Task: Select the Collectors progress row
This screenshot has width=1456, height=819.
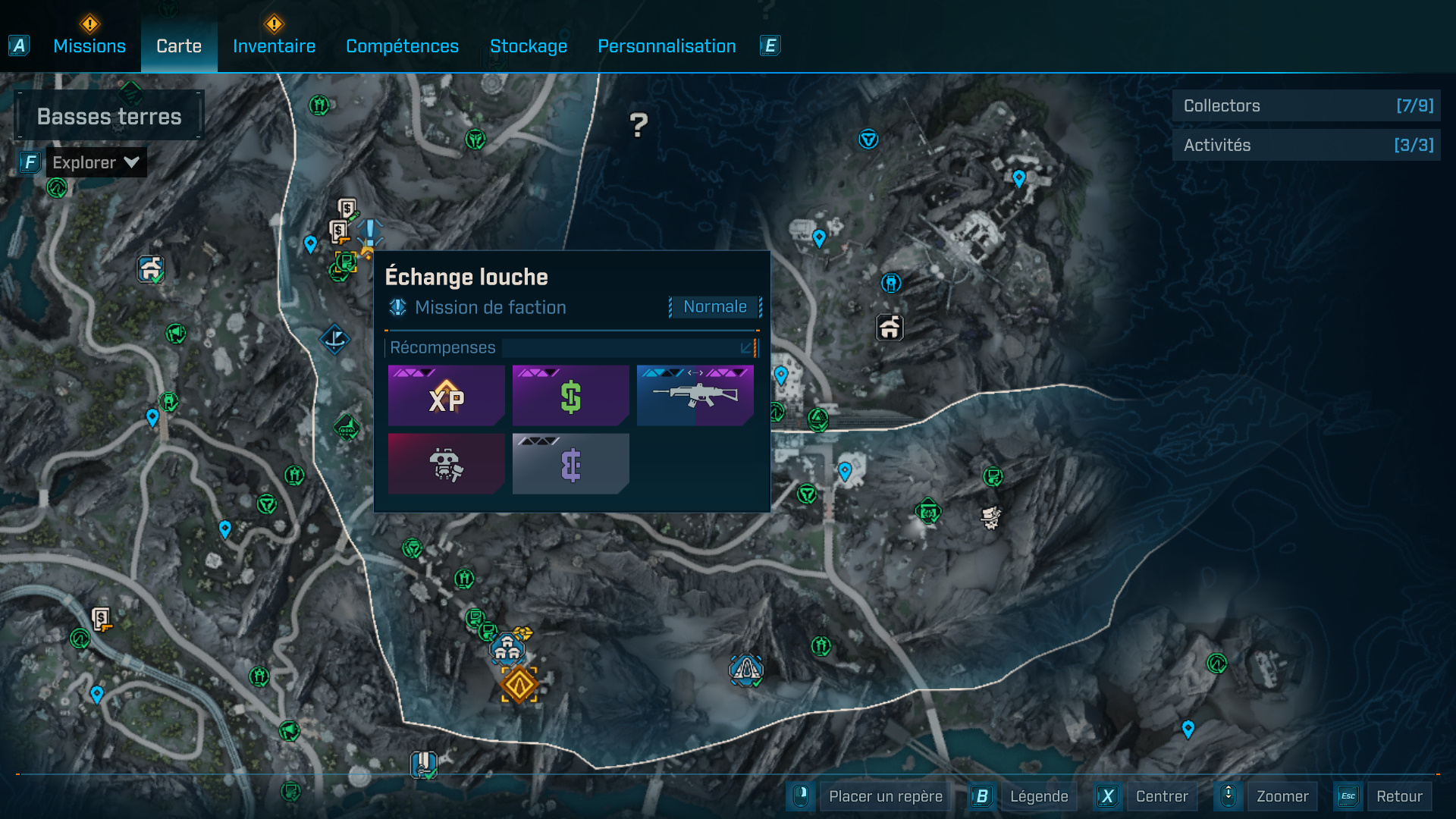Action: click(1306, 106)
